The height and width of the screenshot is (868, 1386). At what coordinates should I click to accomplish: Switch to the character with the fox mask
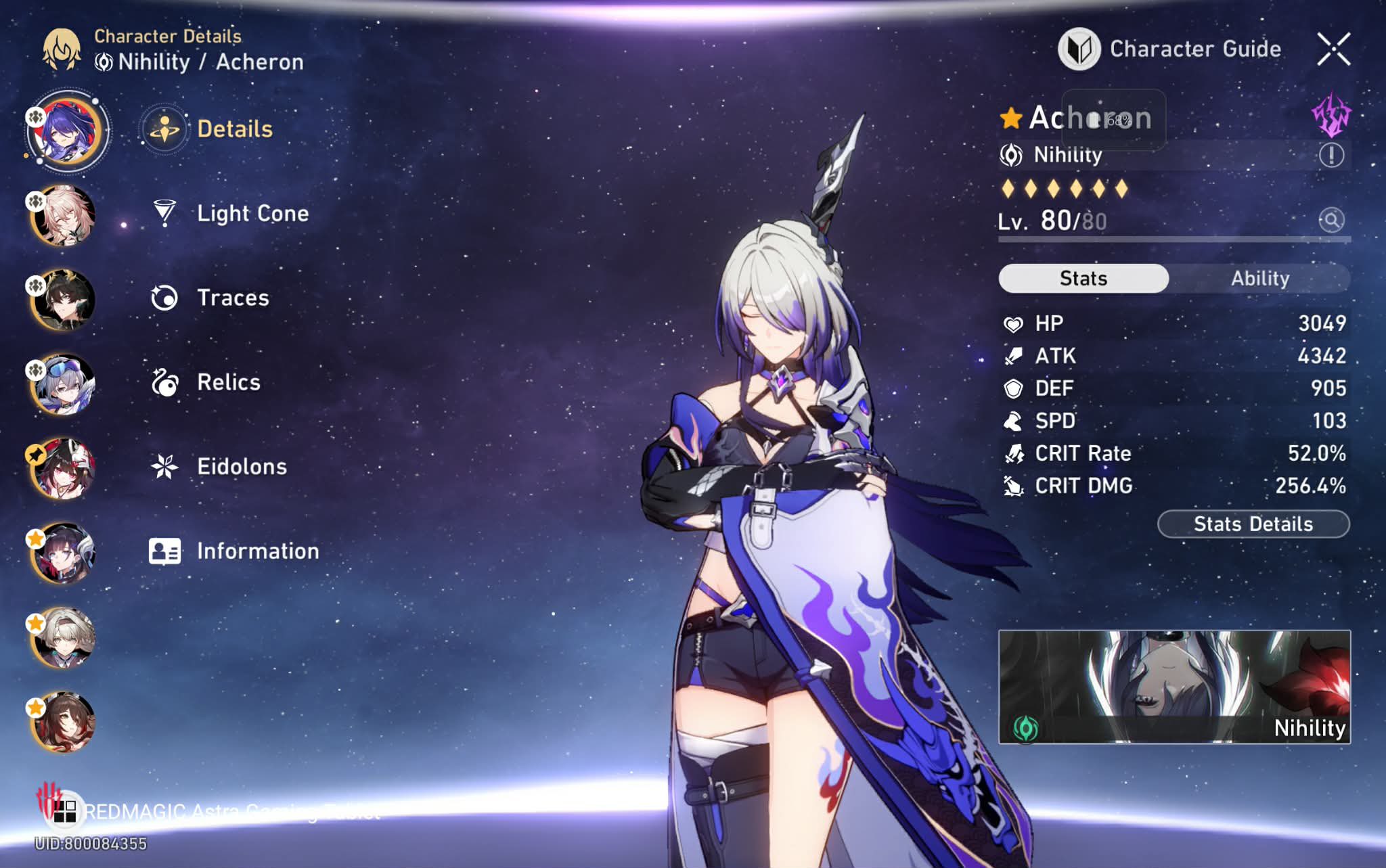pyautogui.click(x=63, y=469)
